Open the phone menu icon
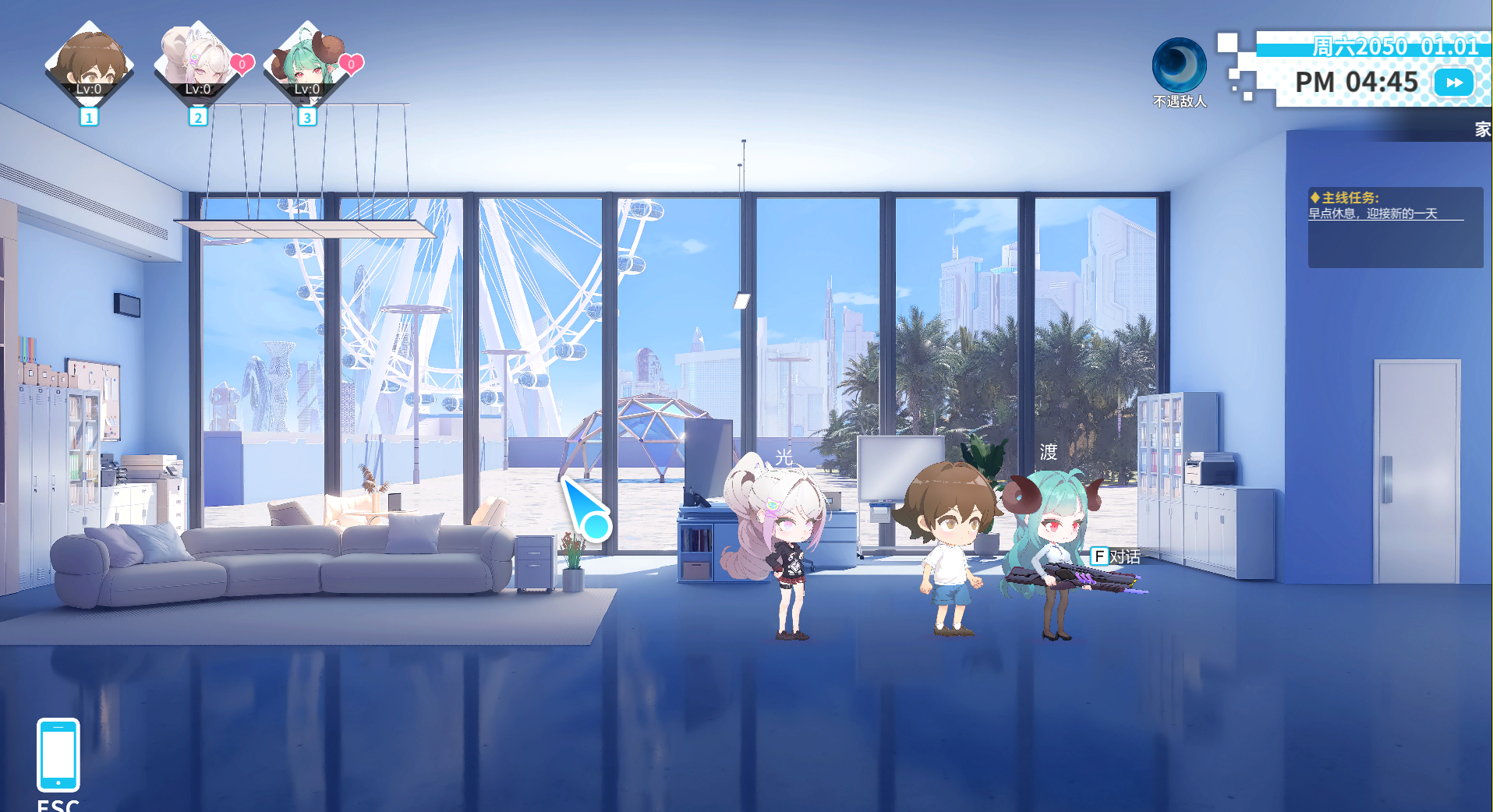Viewport: 1493px width, 812px height. 58,754
